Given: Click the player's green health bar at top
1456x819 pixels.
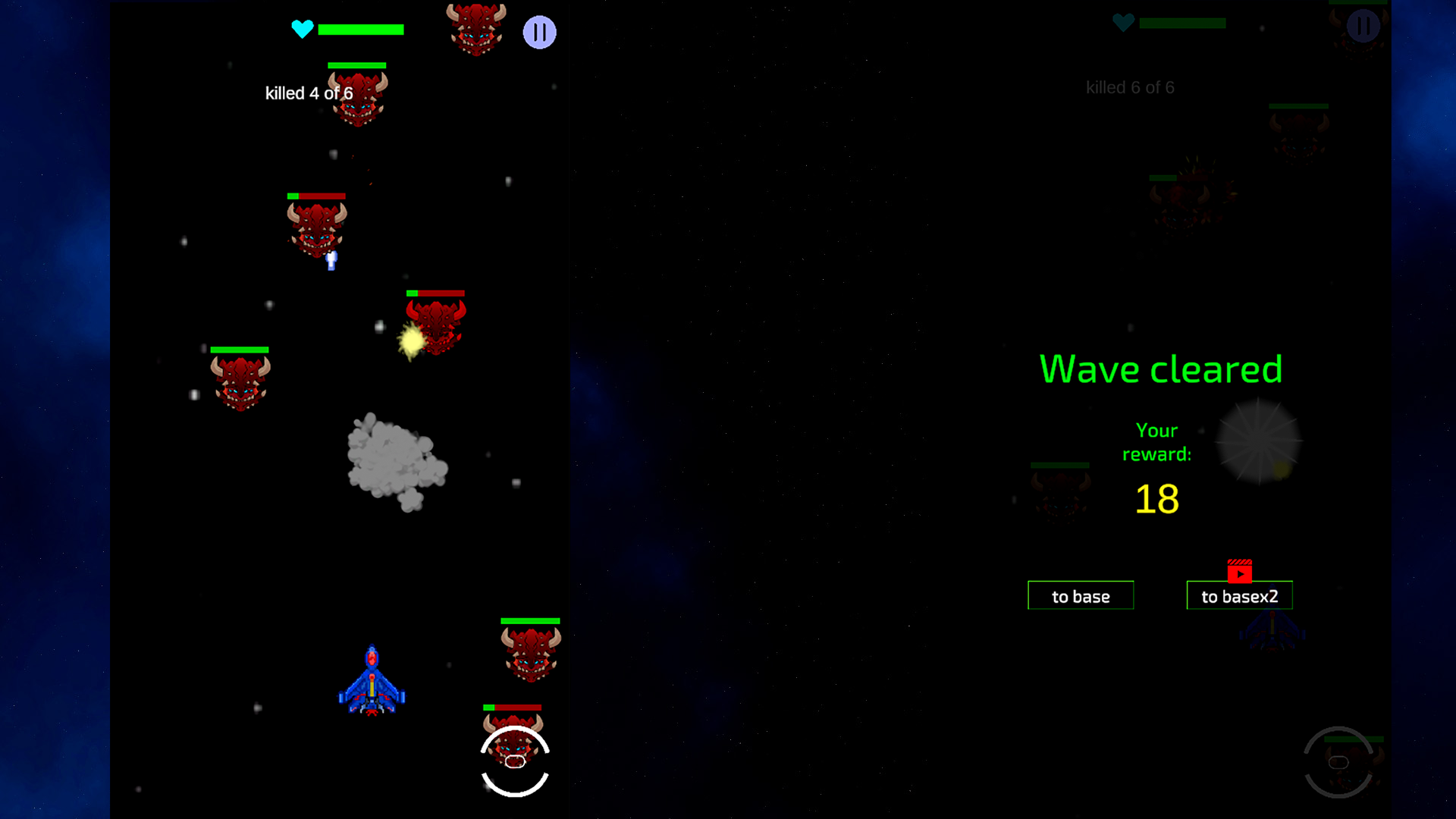Looking at the screenshot, I should click(362, 30).
